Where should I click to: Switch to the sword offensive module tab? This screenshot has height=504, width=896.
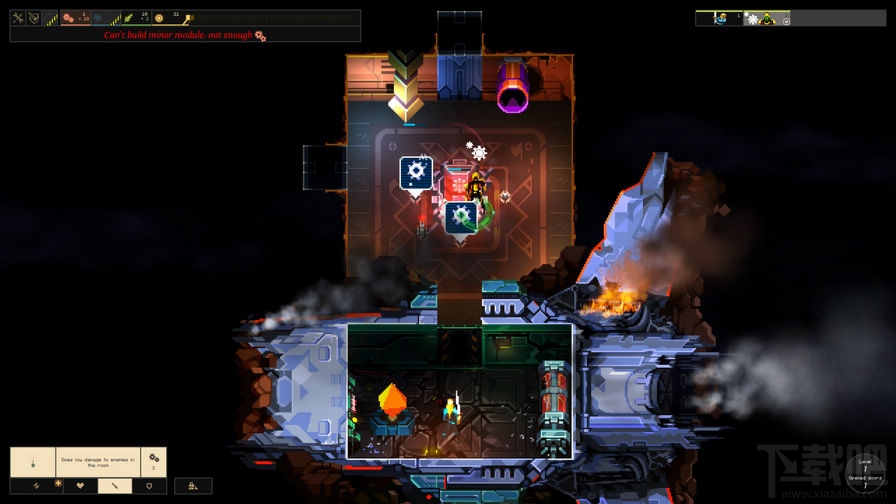coord(114,486)
